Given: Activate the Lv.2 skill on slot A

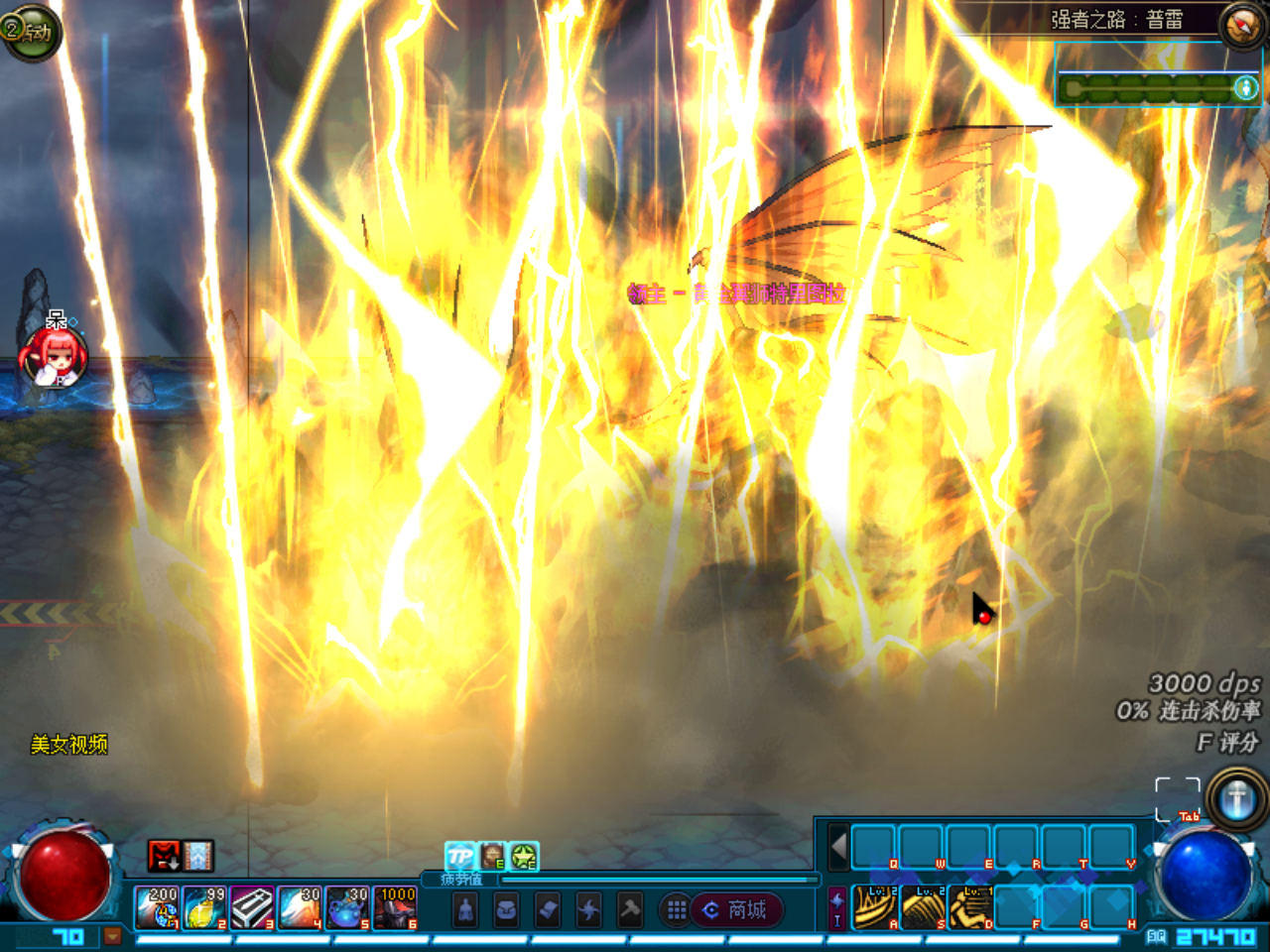Looking at the screenshot, I should click(x=876, y=907).
